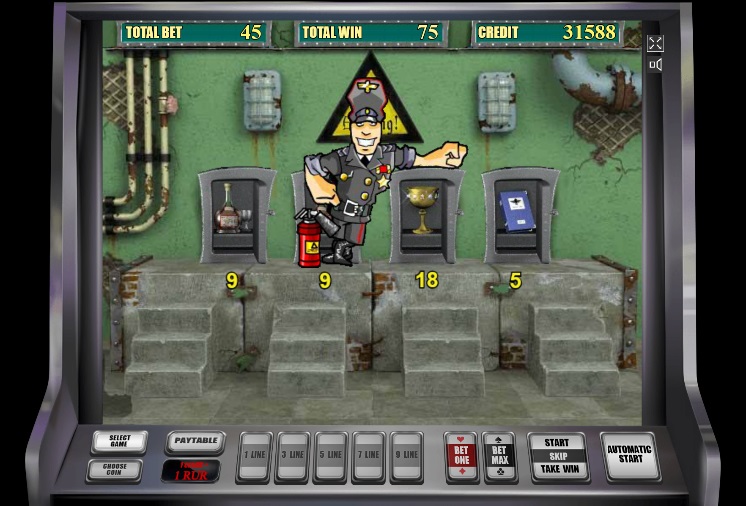
Task: Set the wager with Bet Max
Action: point(499,456)
